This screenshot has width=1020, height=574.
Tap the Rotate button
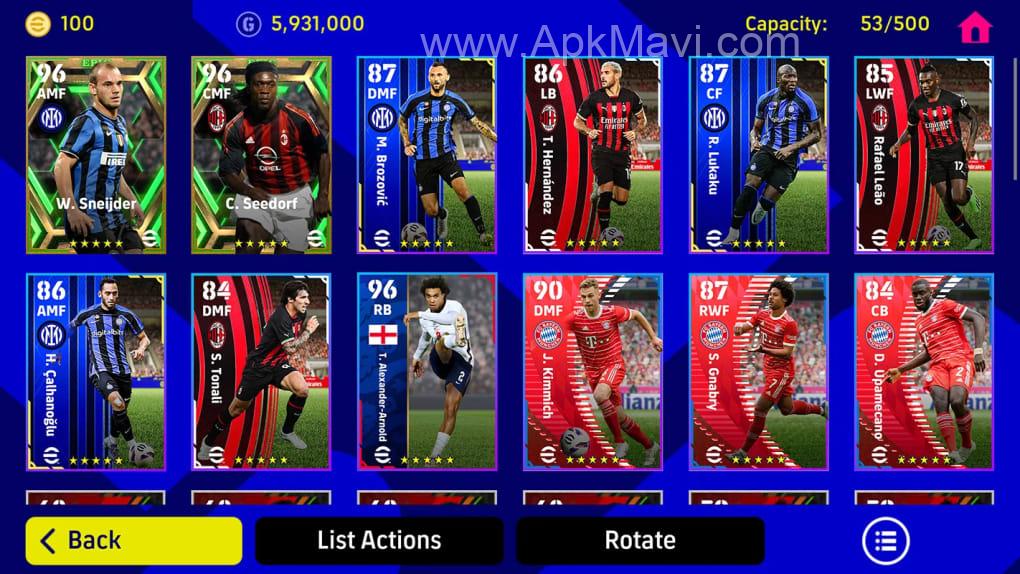point(640,541)
